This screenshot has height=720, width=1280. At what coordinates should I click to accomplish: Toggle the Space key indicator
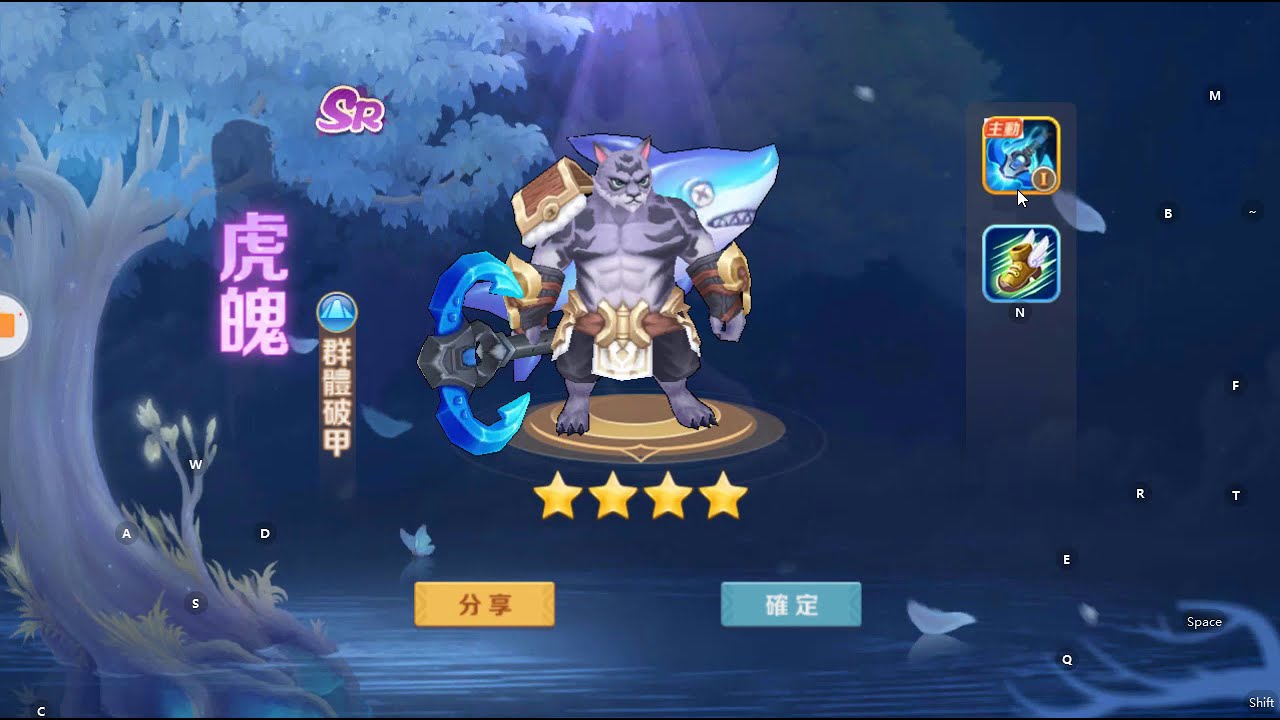[1203, 621]
